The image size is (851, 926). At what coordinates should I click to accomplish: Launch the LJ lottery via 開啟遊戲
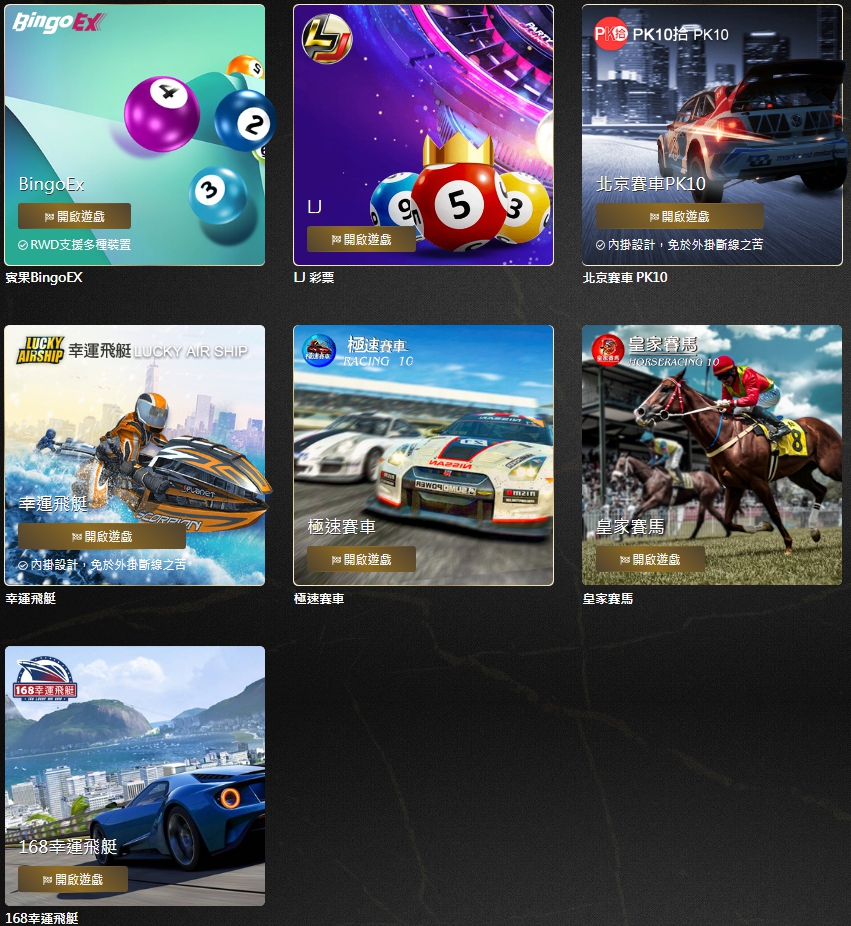point(361,239)
